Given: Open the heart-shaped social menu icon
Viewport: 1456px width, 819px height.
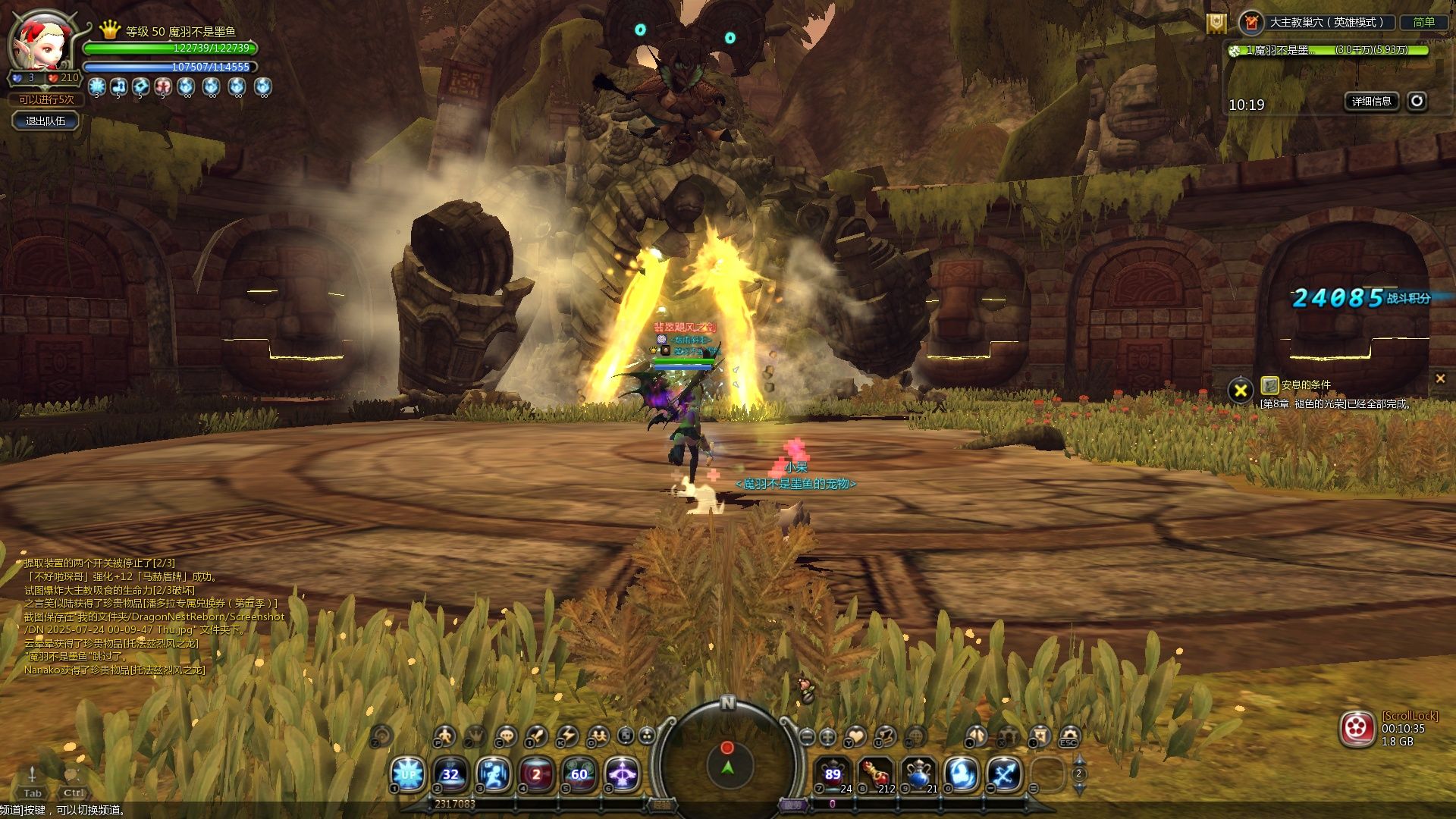Looking at the screenshot, I should (856, 736).
